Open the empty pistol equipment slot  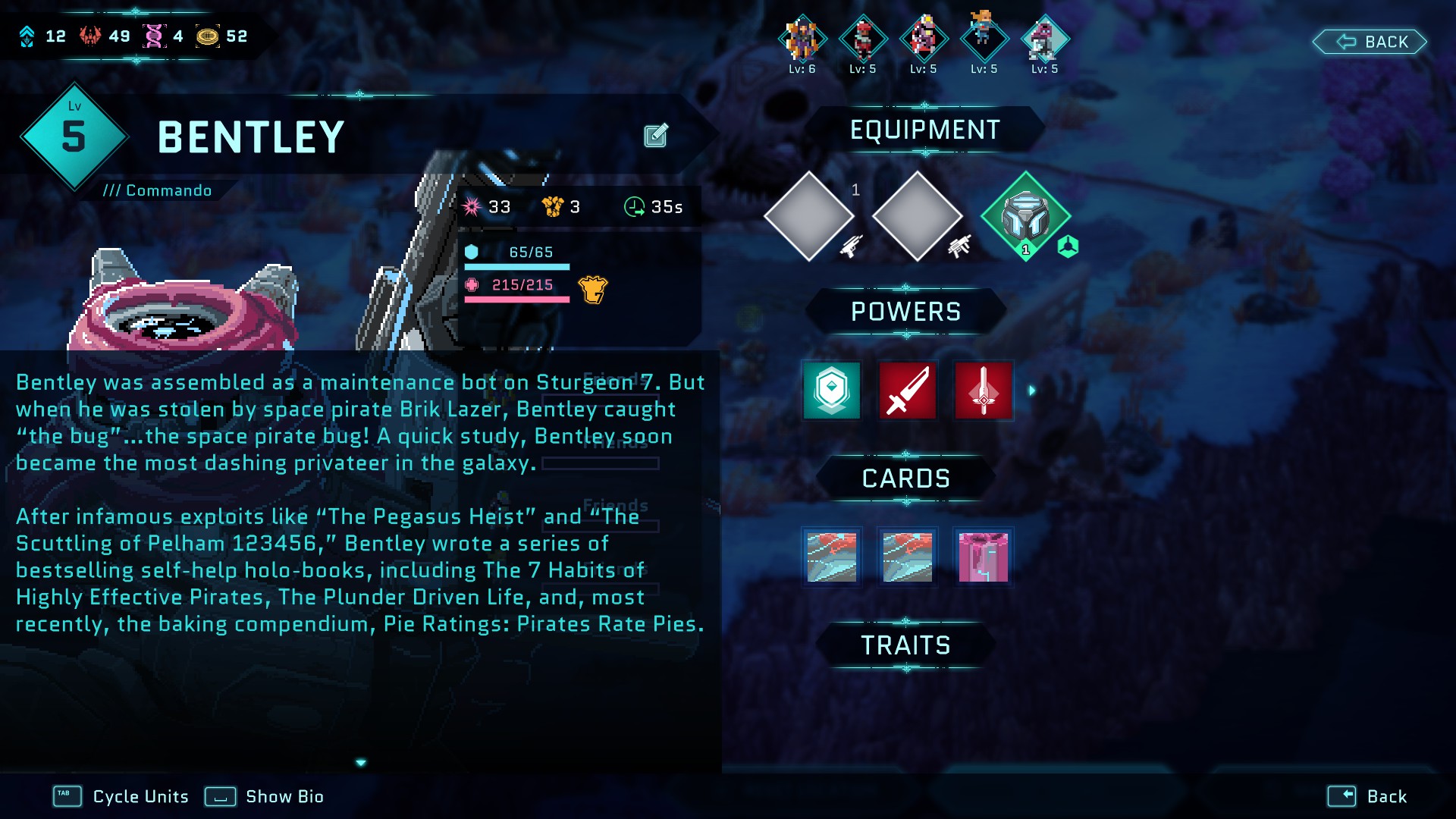(x=809, y=216)
